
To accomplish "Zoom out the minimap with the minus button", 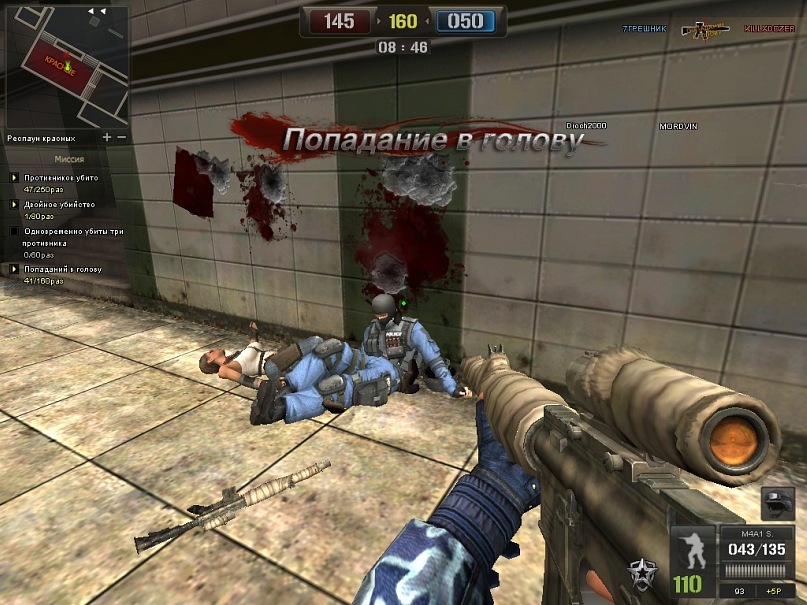I will pos(122,137).
